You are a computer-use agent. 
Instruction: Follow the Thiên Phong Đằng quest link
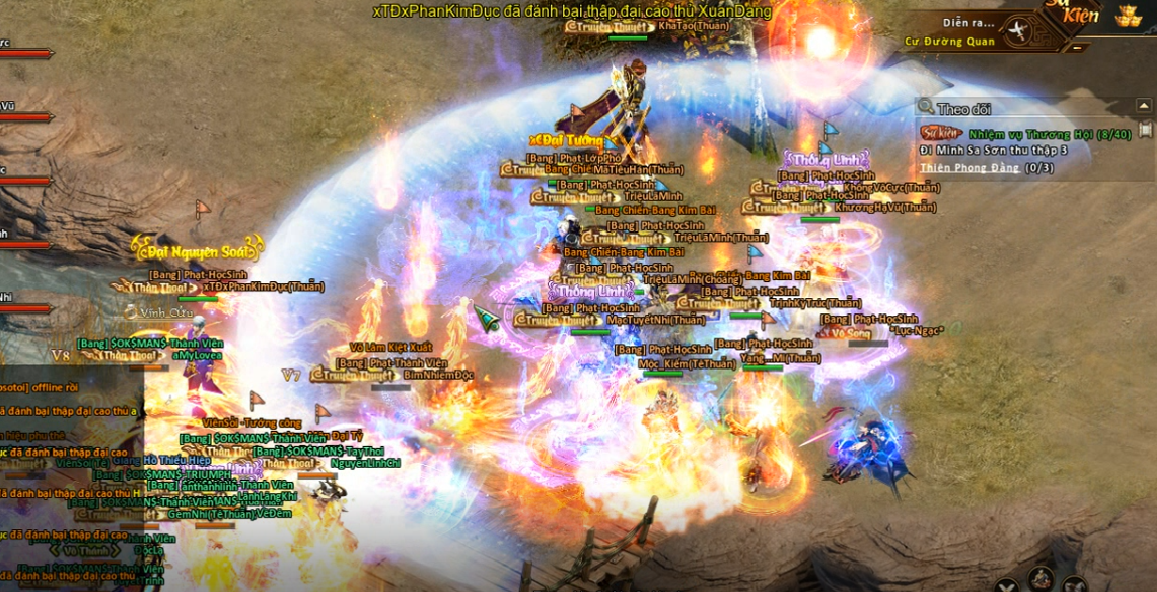pyautogui.click(x=969, y=167)
